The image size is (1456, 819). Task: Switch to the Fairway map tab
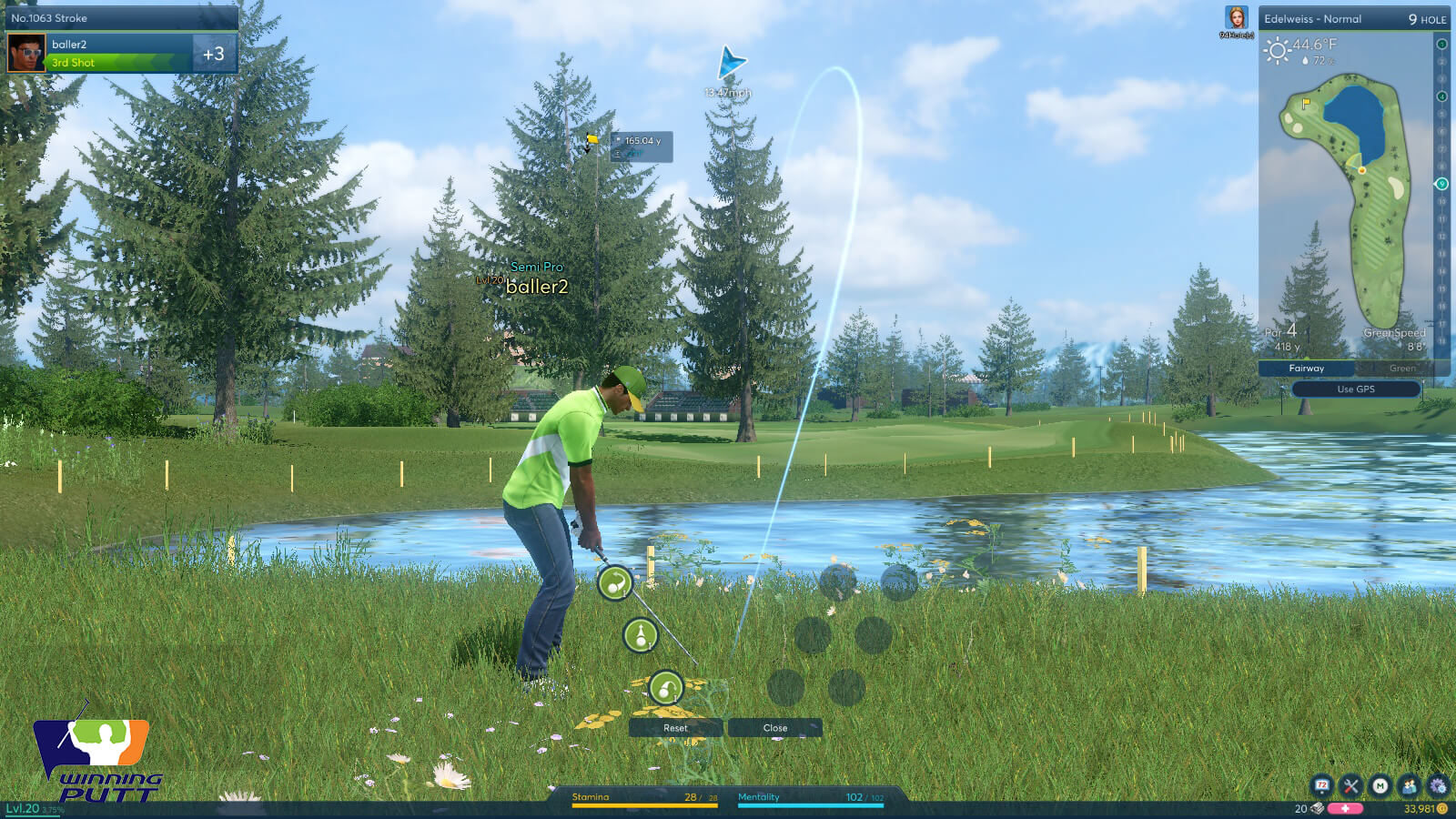pos(1306,369)
